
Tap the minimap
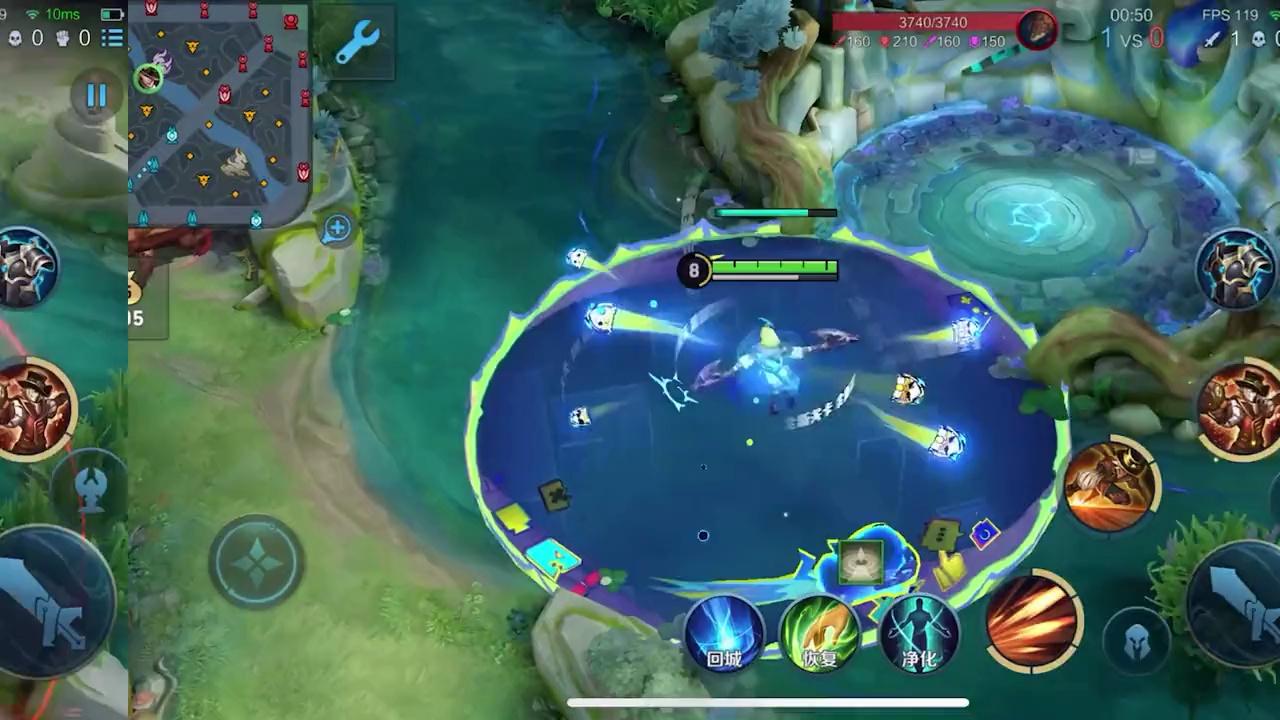[220, 112]
